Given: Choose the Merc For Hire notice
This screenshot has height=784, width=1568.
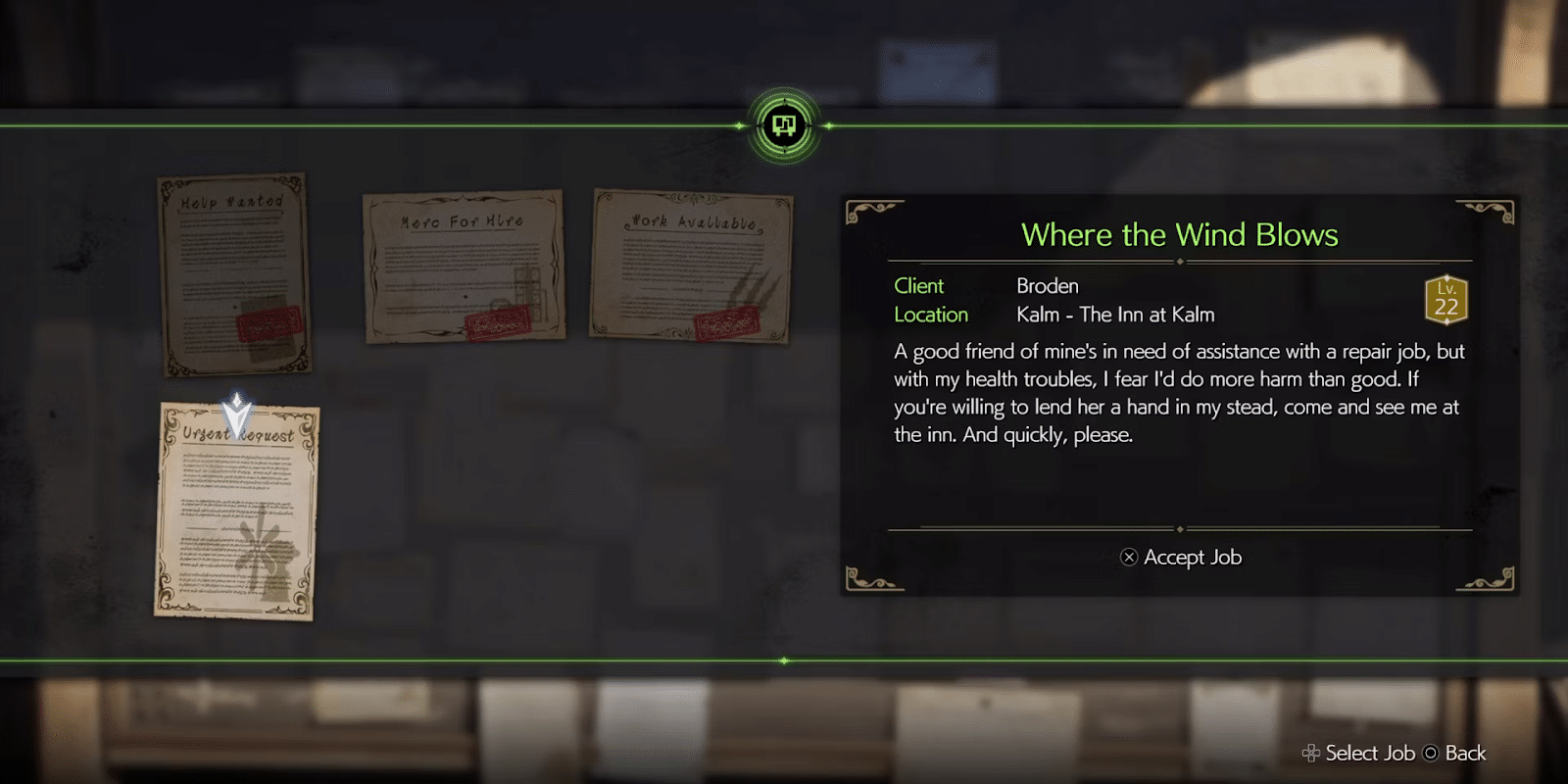Looking at the screenshot, I should point(464,267).
